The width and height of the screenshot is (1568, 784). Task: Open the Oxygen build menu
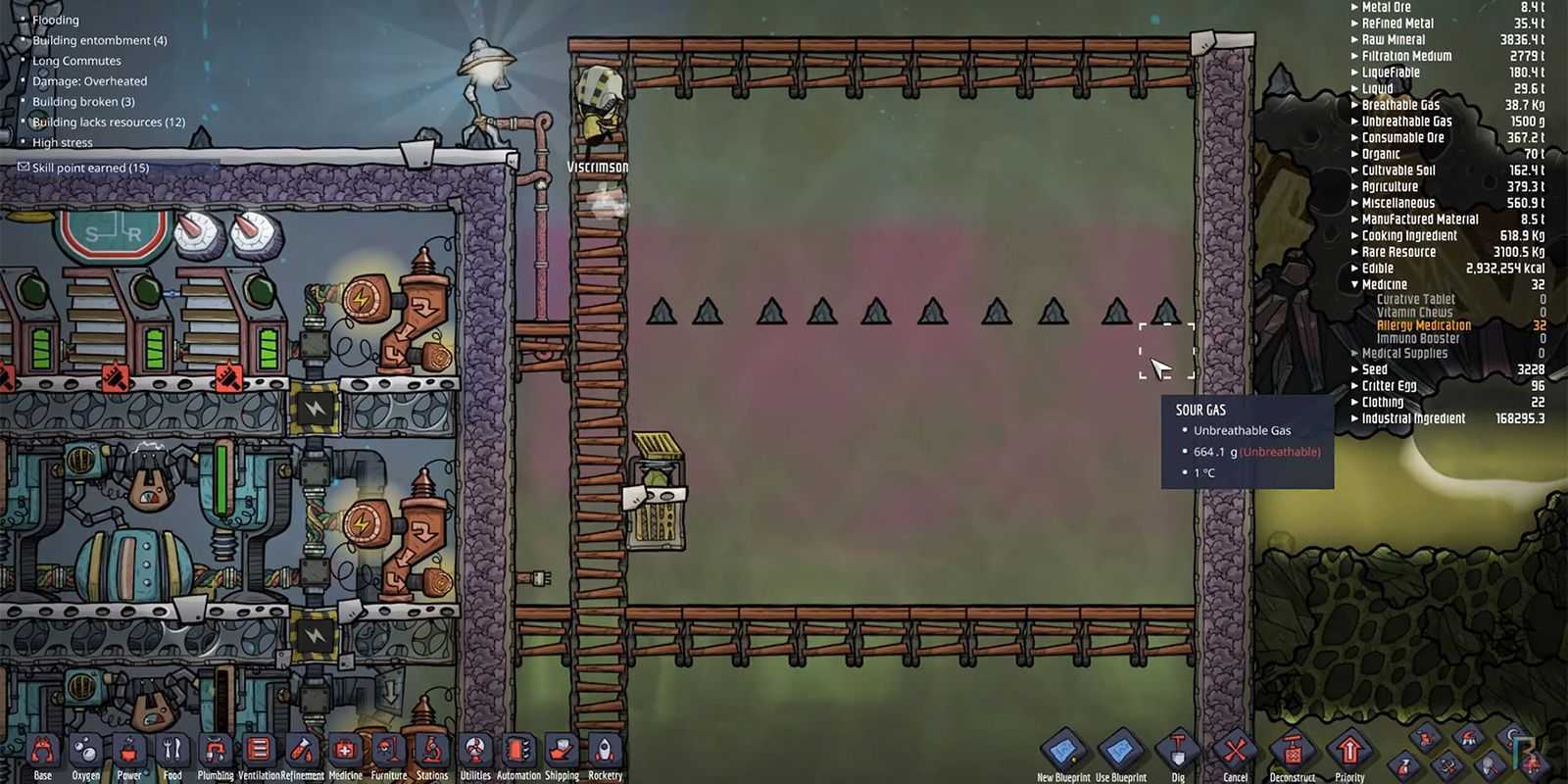pyautogui.click(x=85, y=754)
